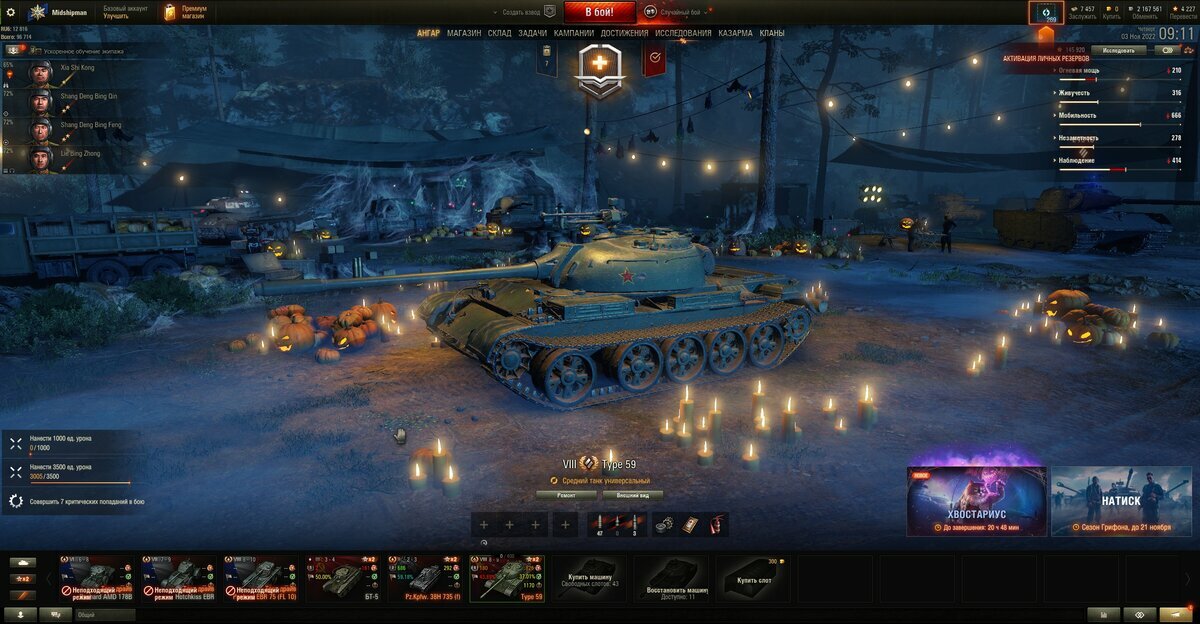Select the Pz.Kpfw. 38H 735 (f) tank

point(424,578)
